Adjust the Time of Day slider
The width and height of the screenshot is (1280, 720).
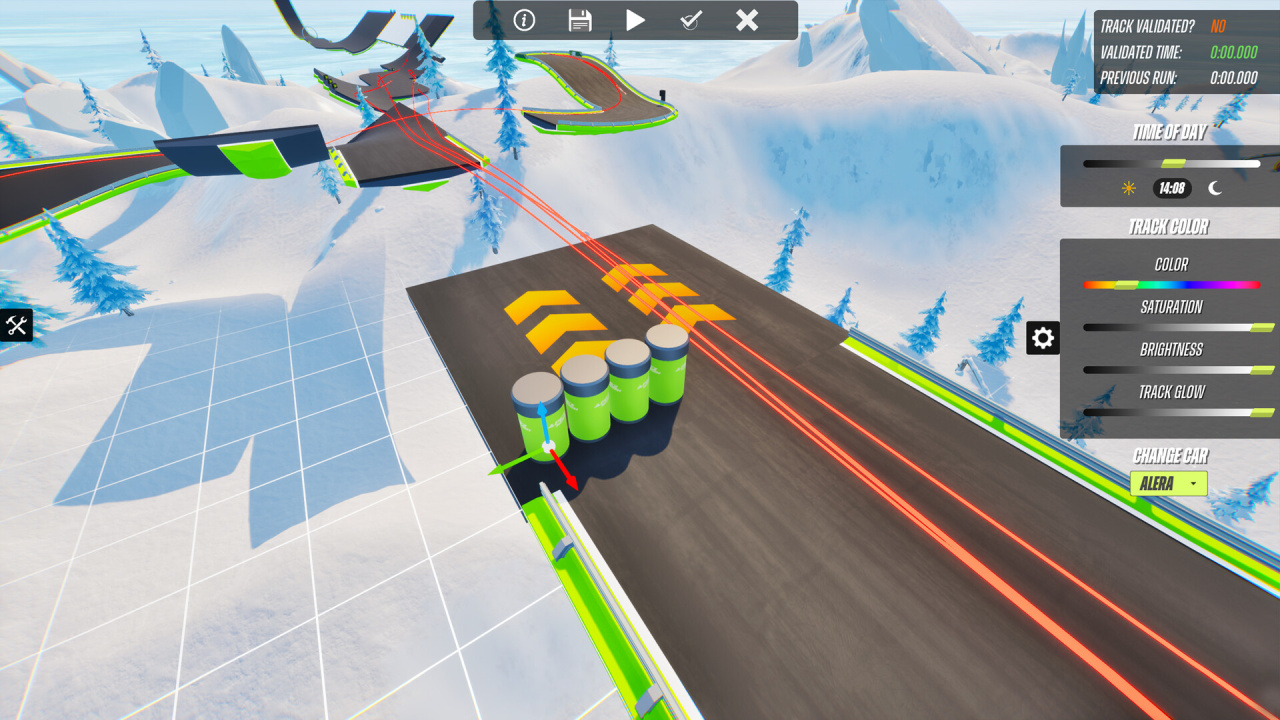pyautogui.click(x=1172, y=163)
